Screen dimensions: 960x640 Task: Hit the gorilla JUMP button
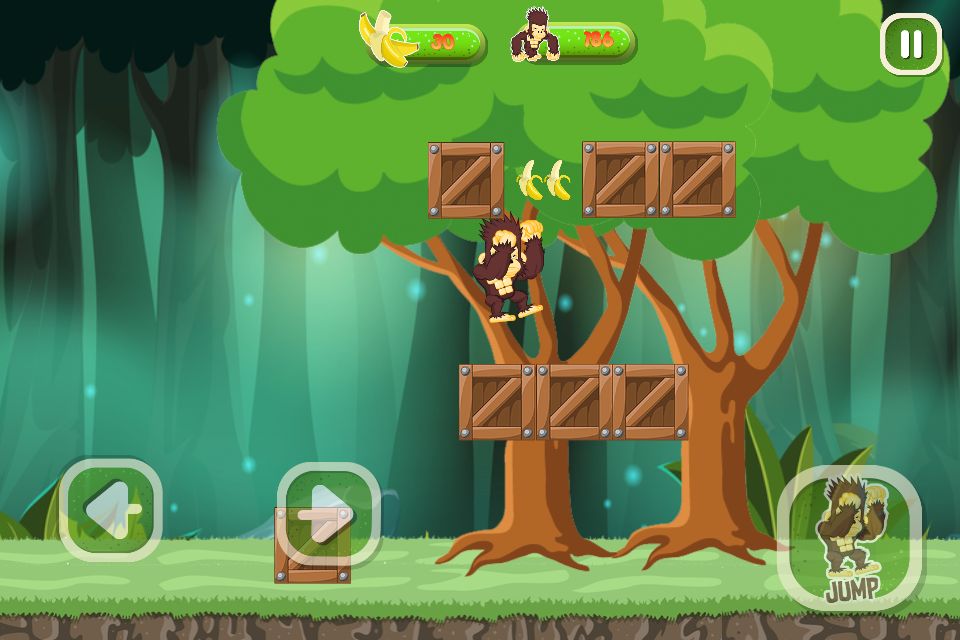coord(849,537)
